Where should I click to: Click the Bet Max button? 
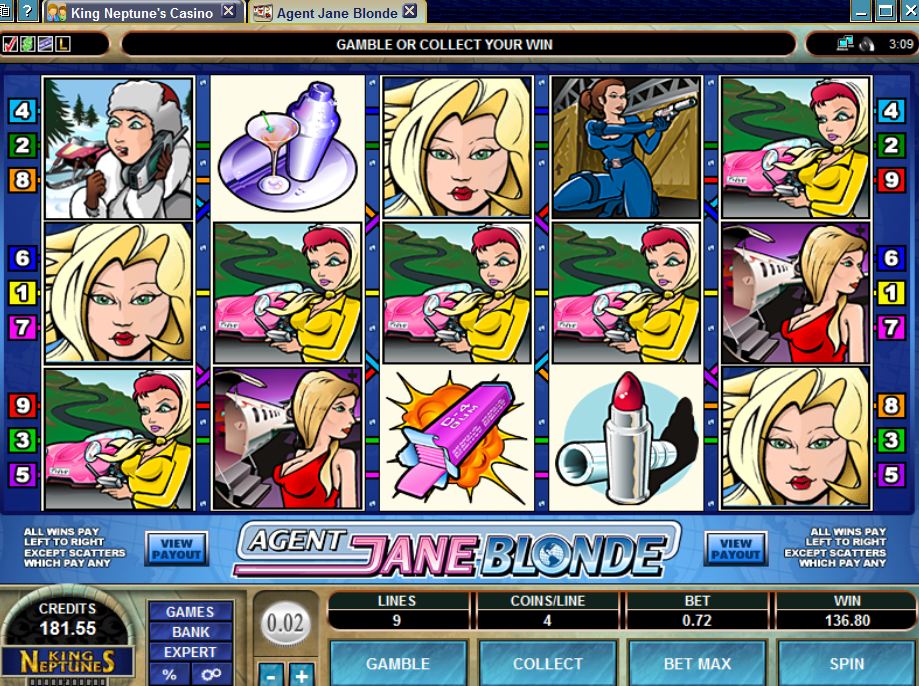pyautogui.click(x=697, y=663)
